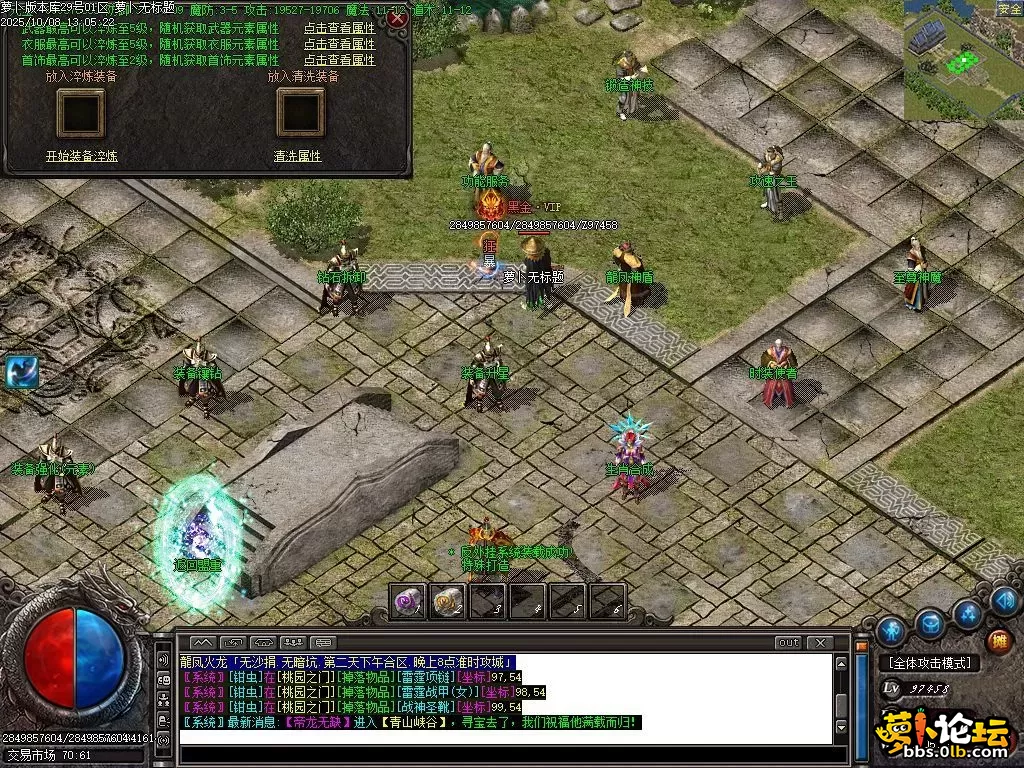View attributes for jewelry (首饰) tempering row
This screenshot has height=768, width=1024.
(x=339, y=60)
